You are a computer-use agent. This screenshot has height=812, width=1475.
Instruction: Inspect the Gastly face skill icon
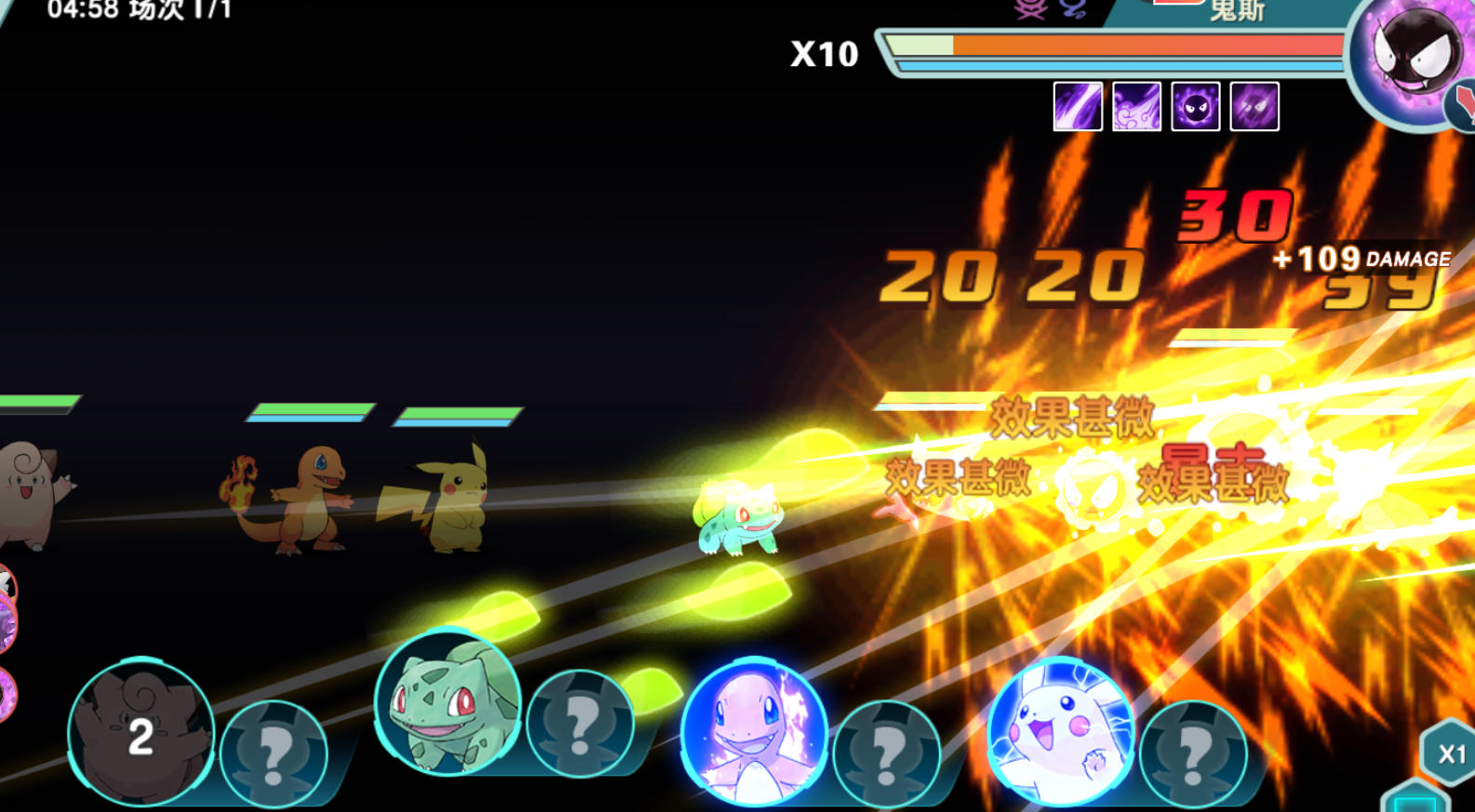[1196, 106]
